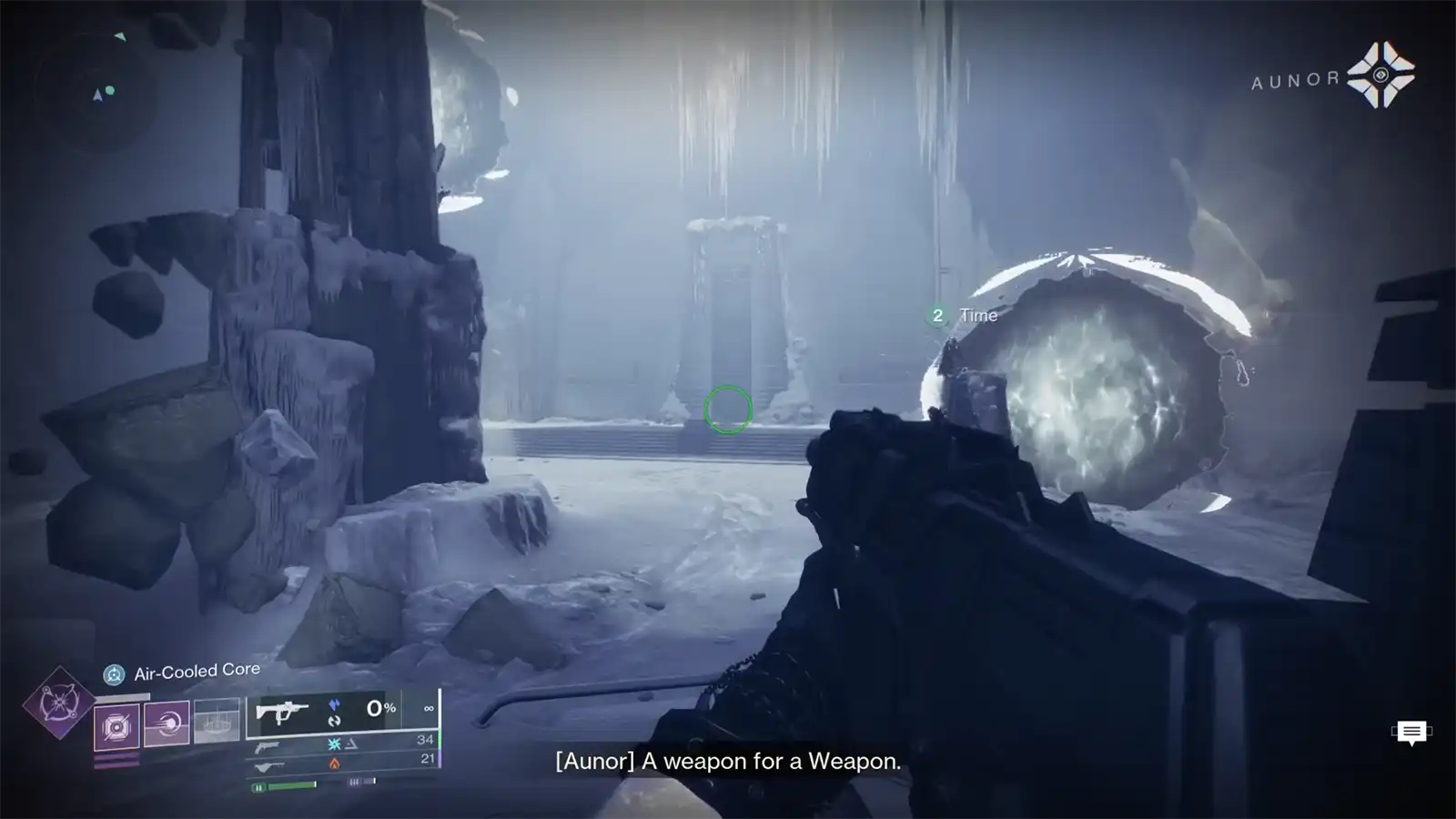
Task: Select the grenade ability icon
Action: (x=116, y=726)
